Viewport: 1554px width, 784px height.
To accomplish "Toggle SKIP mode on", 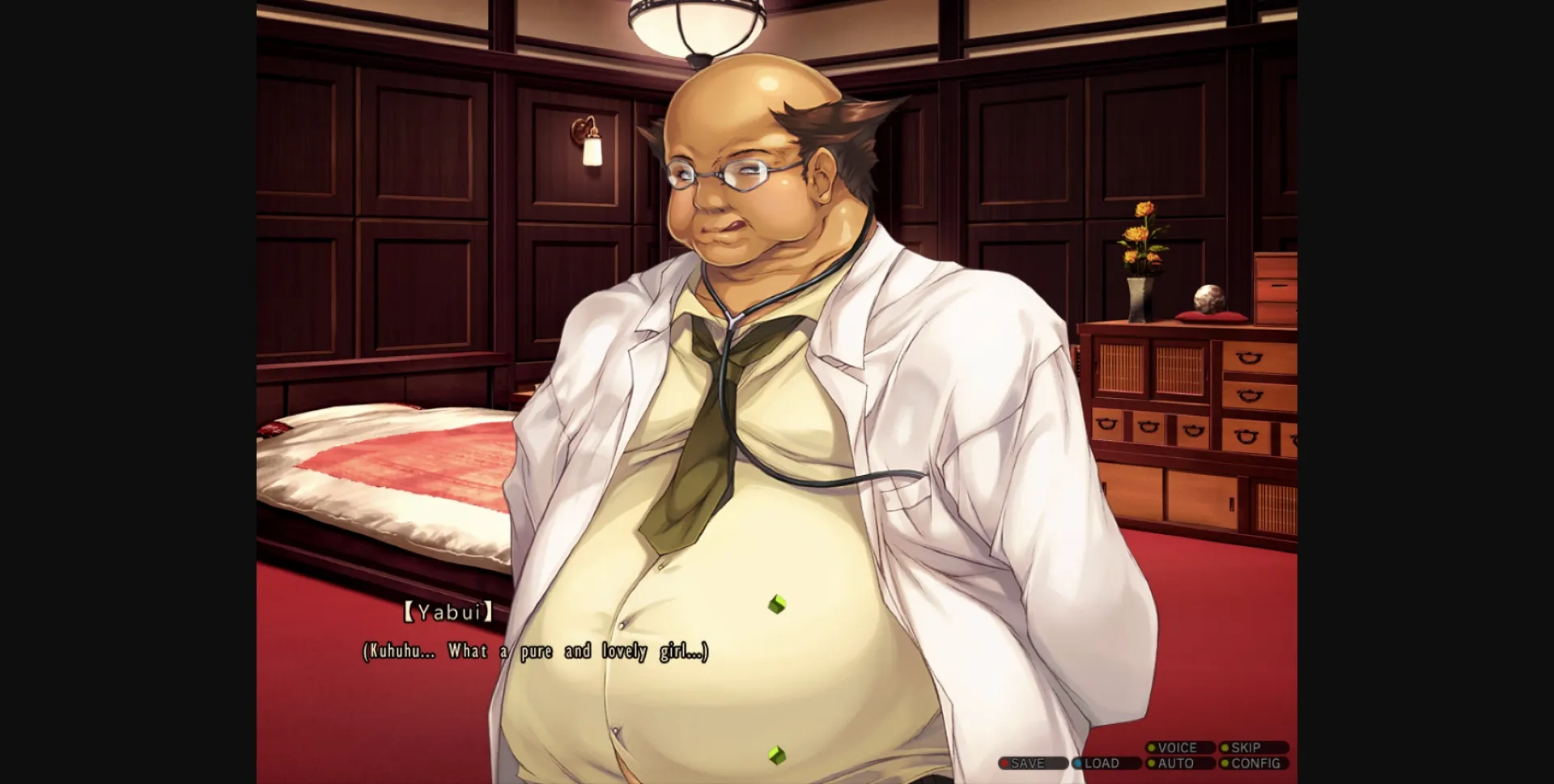I will (x=1246, y=748).
